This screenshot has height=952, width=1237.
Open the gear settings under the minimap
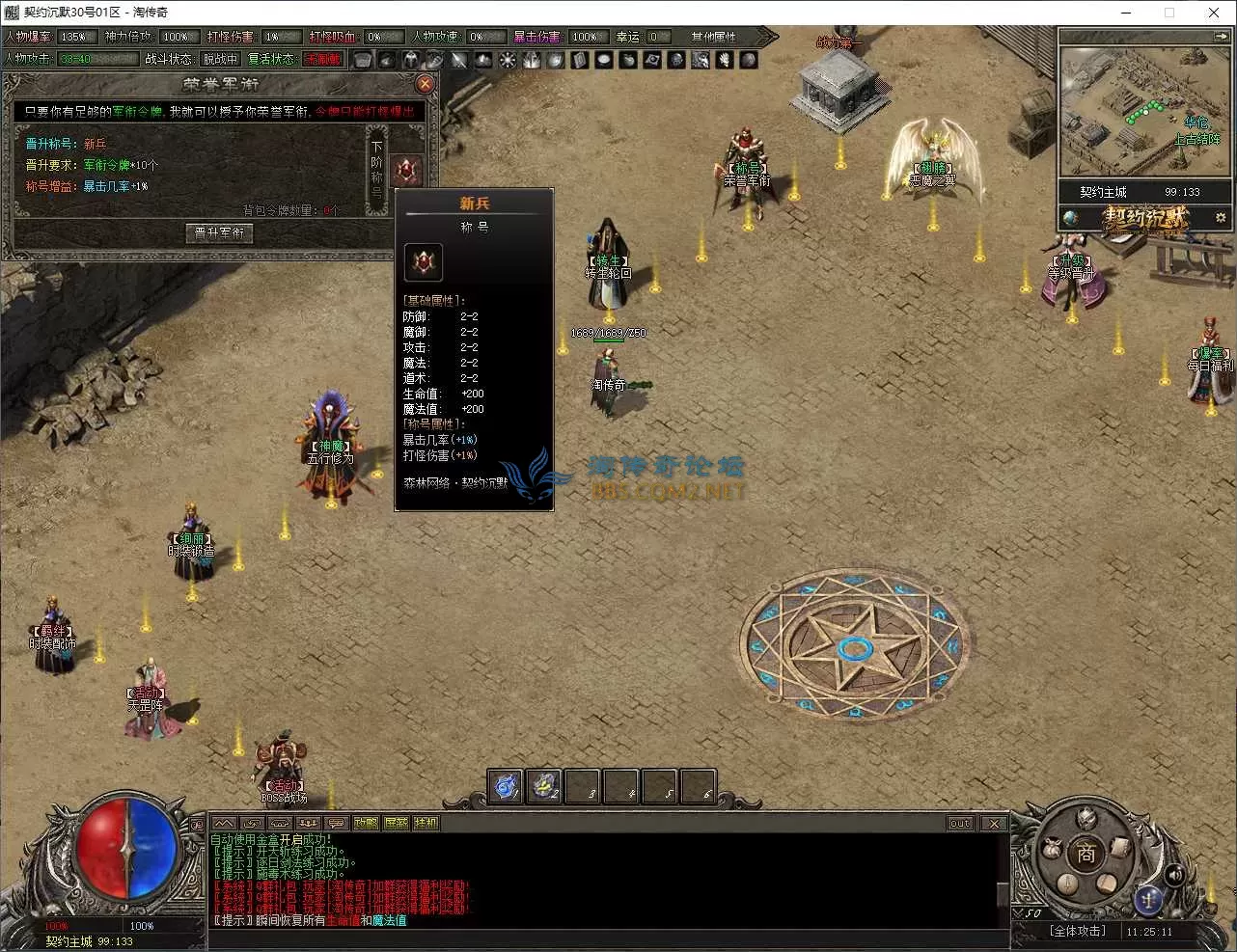pos(1221,218)
